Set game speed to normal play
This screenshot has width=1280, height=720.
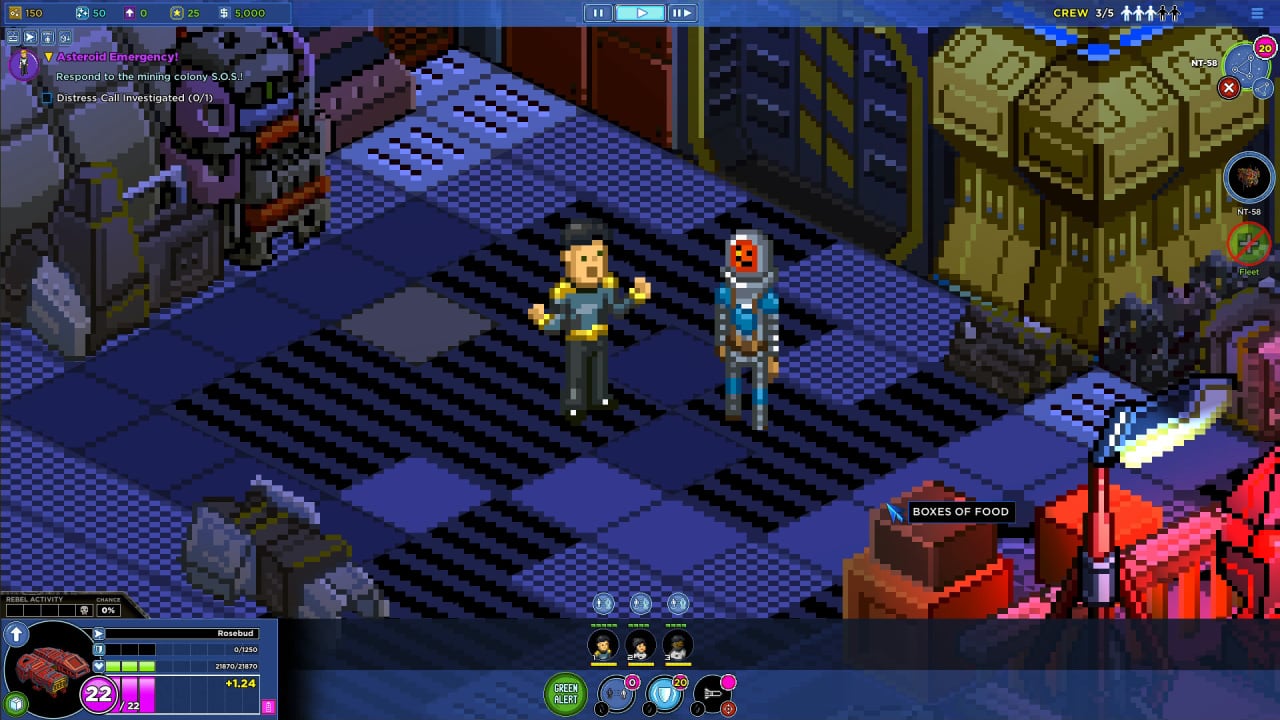point(640,13)
